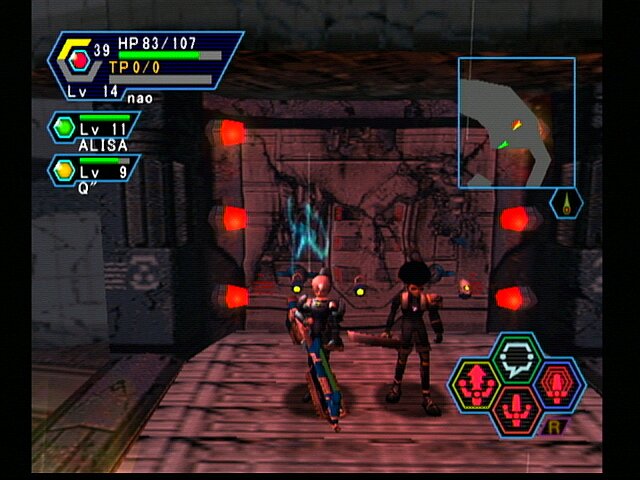Choose the blue-bordered special attack hexagon

[559, 384]
